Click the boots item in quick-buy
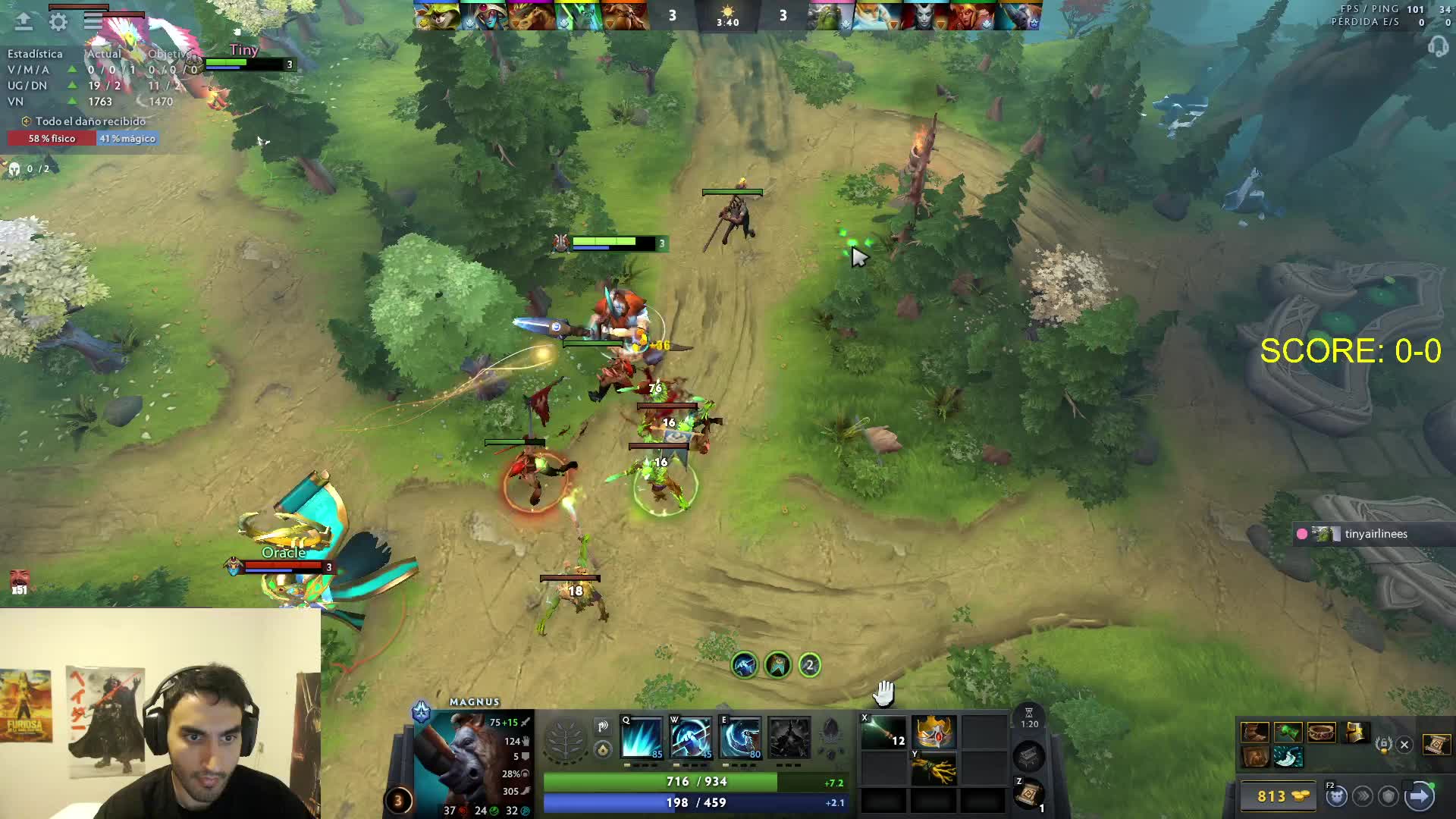 pyautogui.click(x=1254, y=733)
